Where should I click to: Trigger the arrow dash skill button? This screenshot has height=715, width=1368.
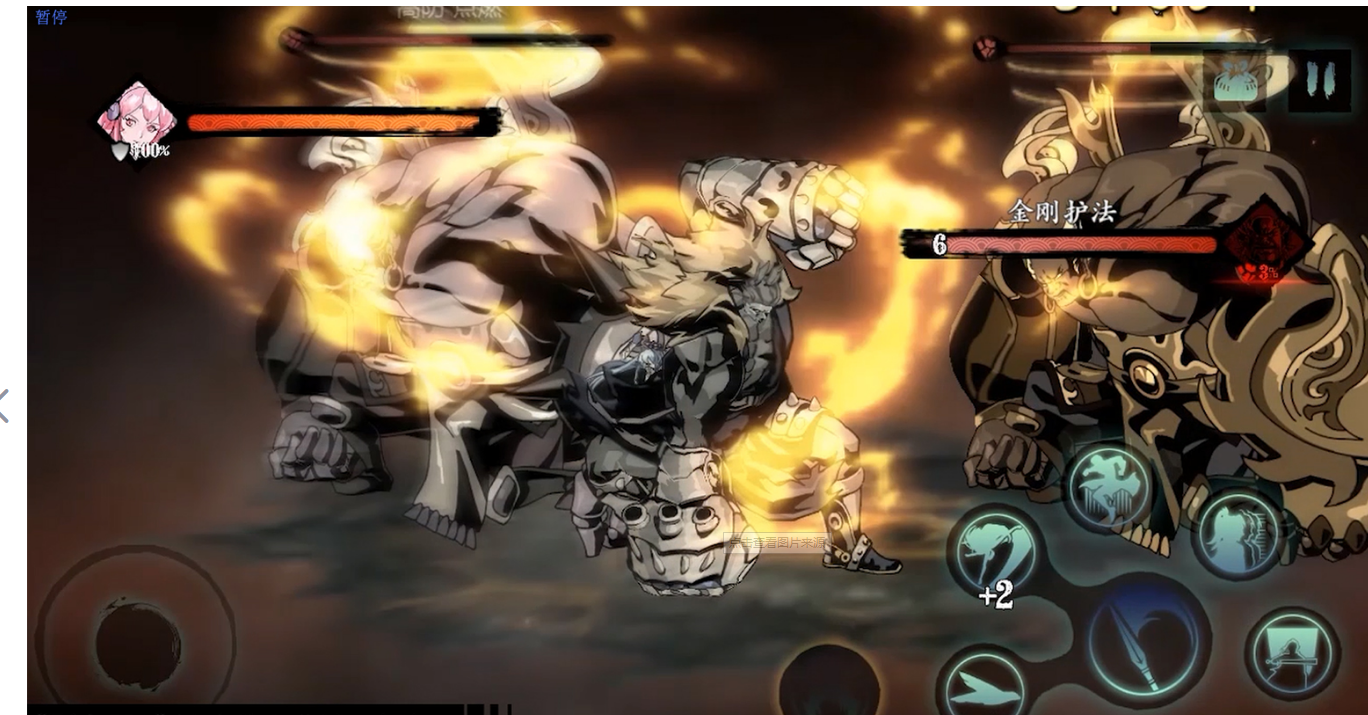[x=984, y=684]
